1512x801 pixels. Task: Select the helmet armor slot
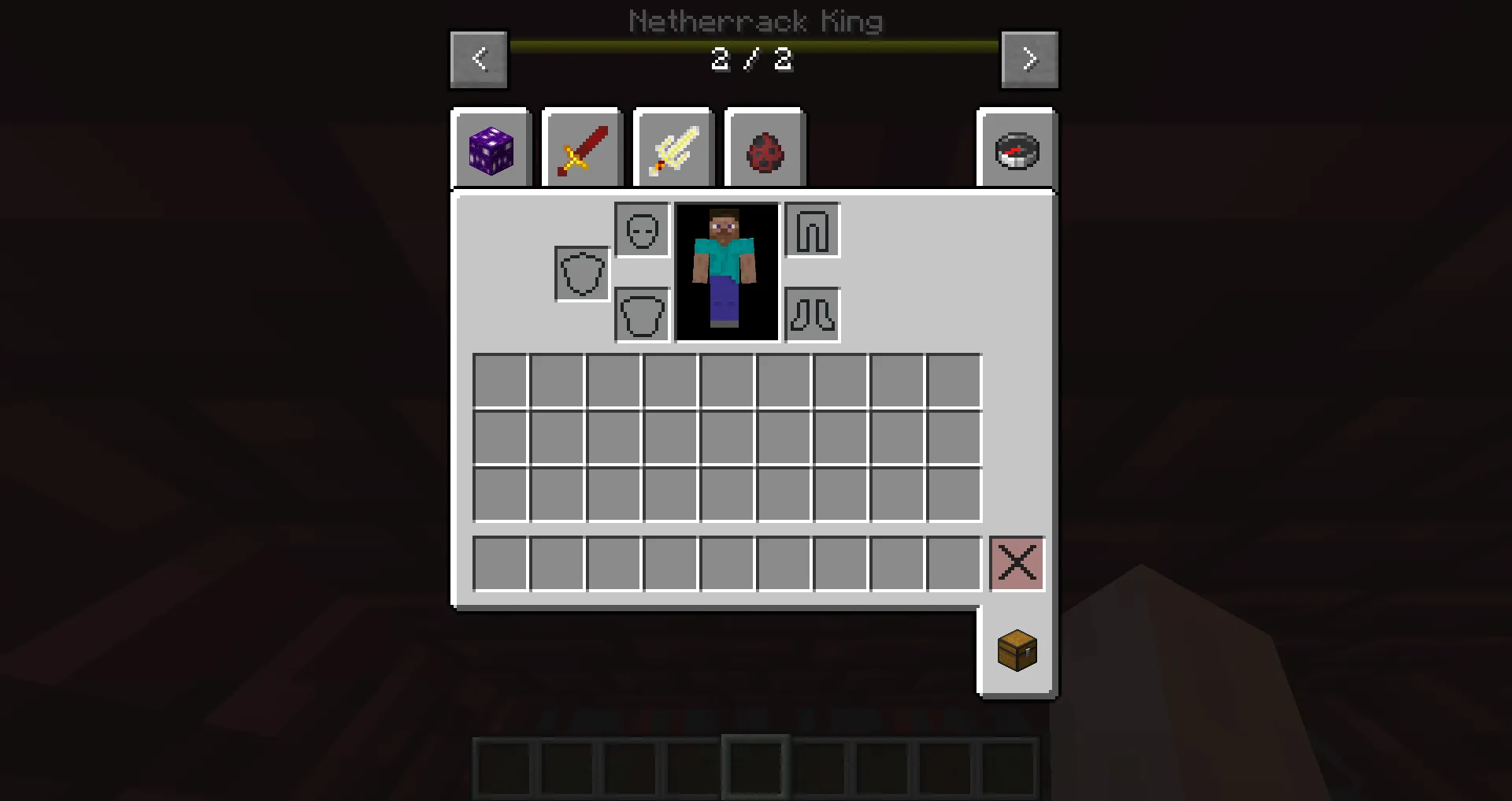click(x=641, y=230)
